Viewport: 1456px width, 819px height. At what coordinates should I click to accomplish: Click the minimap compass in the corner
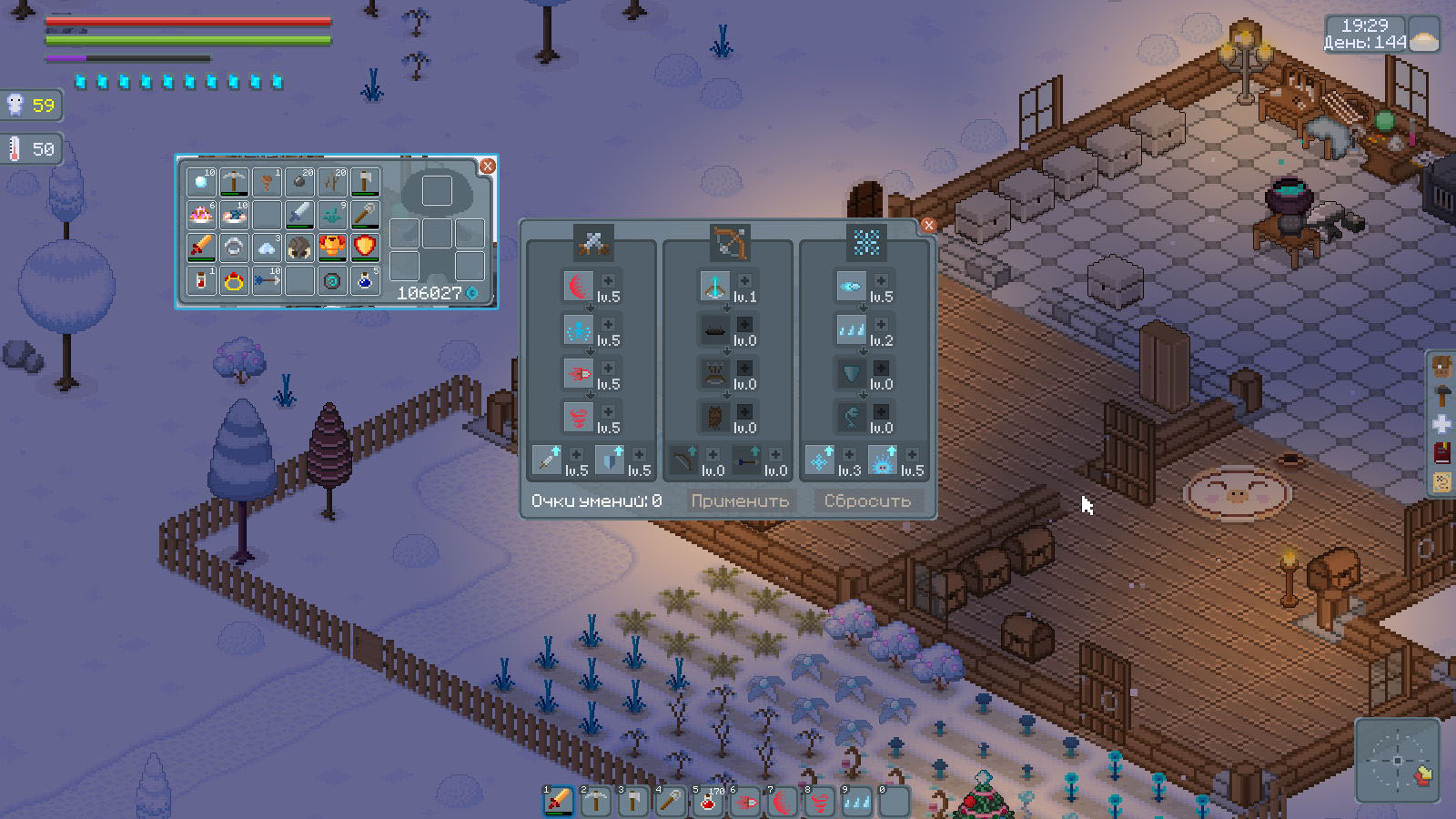[1397, 761]
